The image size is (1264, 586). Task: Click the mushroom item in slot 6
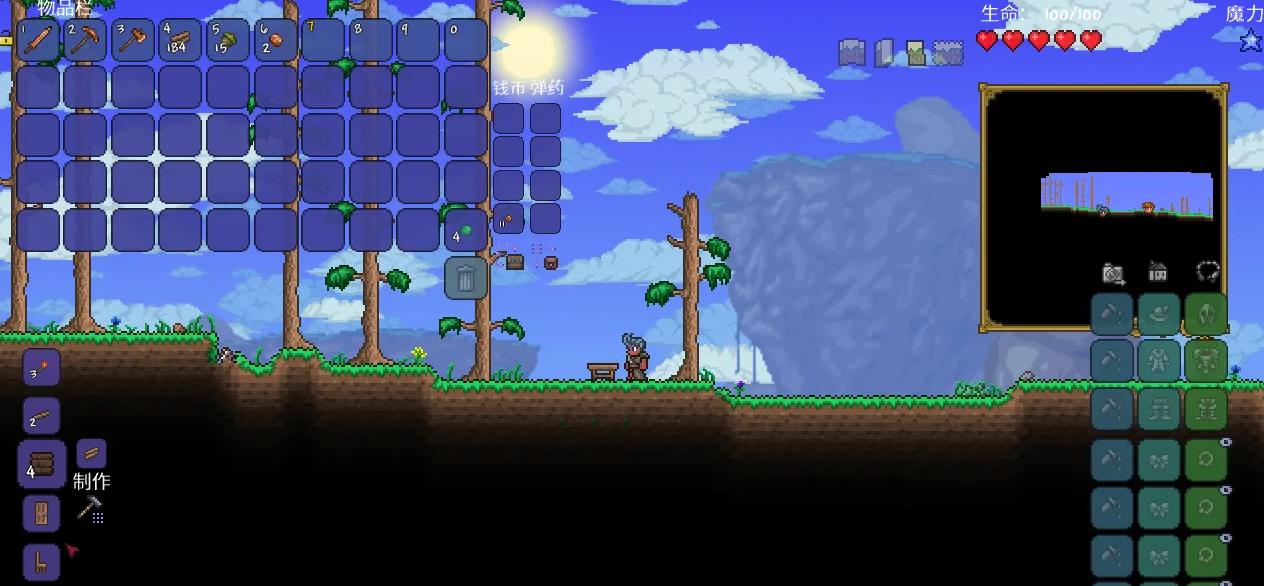click(x=275, y=41)
